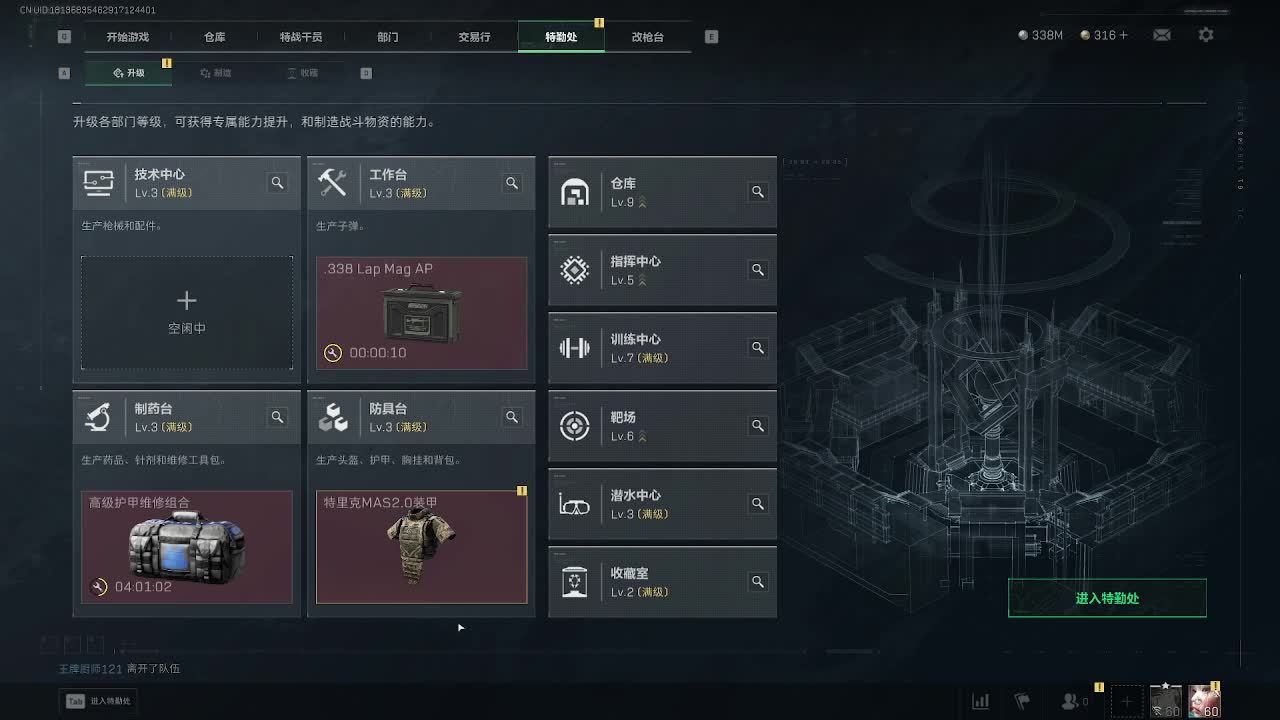Collect the 特里克MAS2.0装甲 item
The height and width of the screenshot is (720, 1280).
coord(421,547)
